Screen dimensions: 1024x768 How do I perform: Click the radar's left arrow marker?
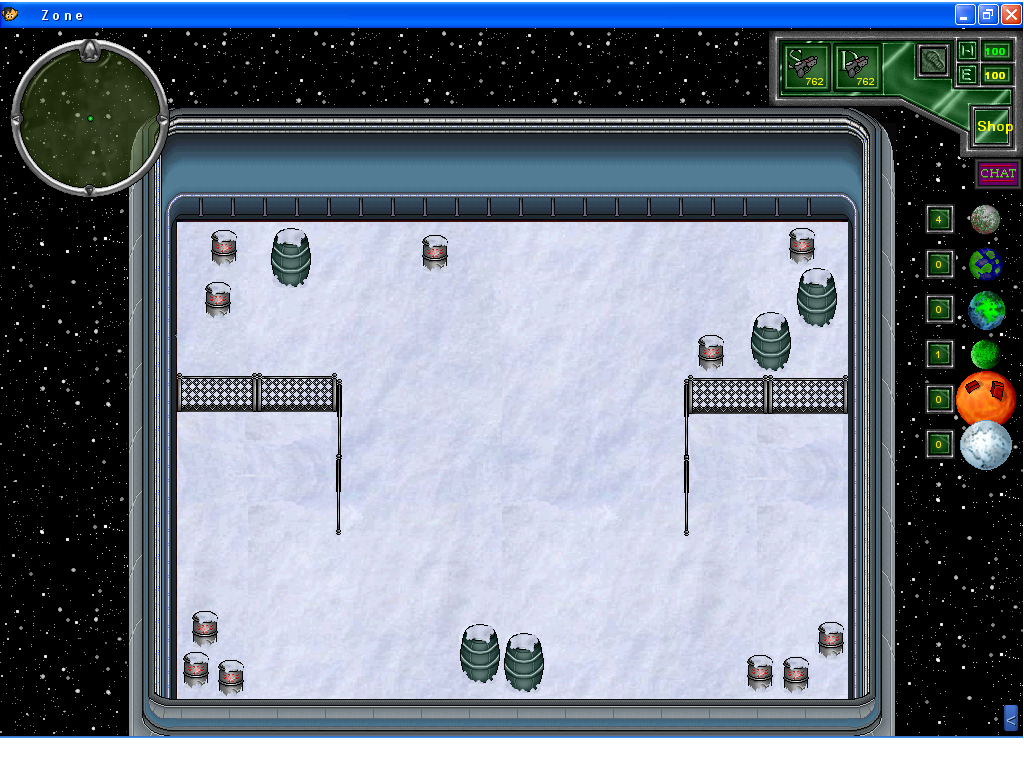click(x=17, y=119)
